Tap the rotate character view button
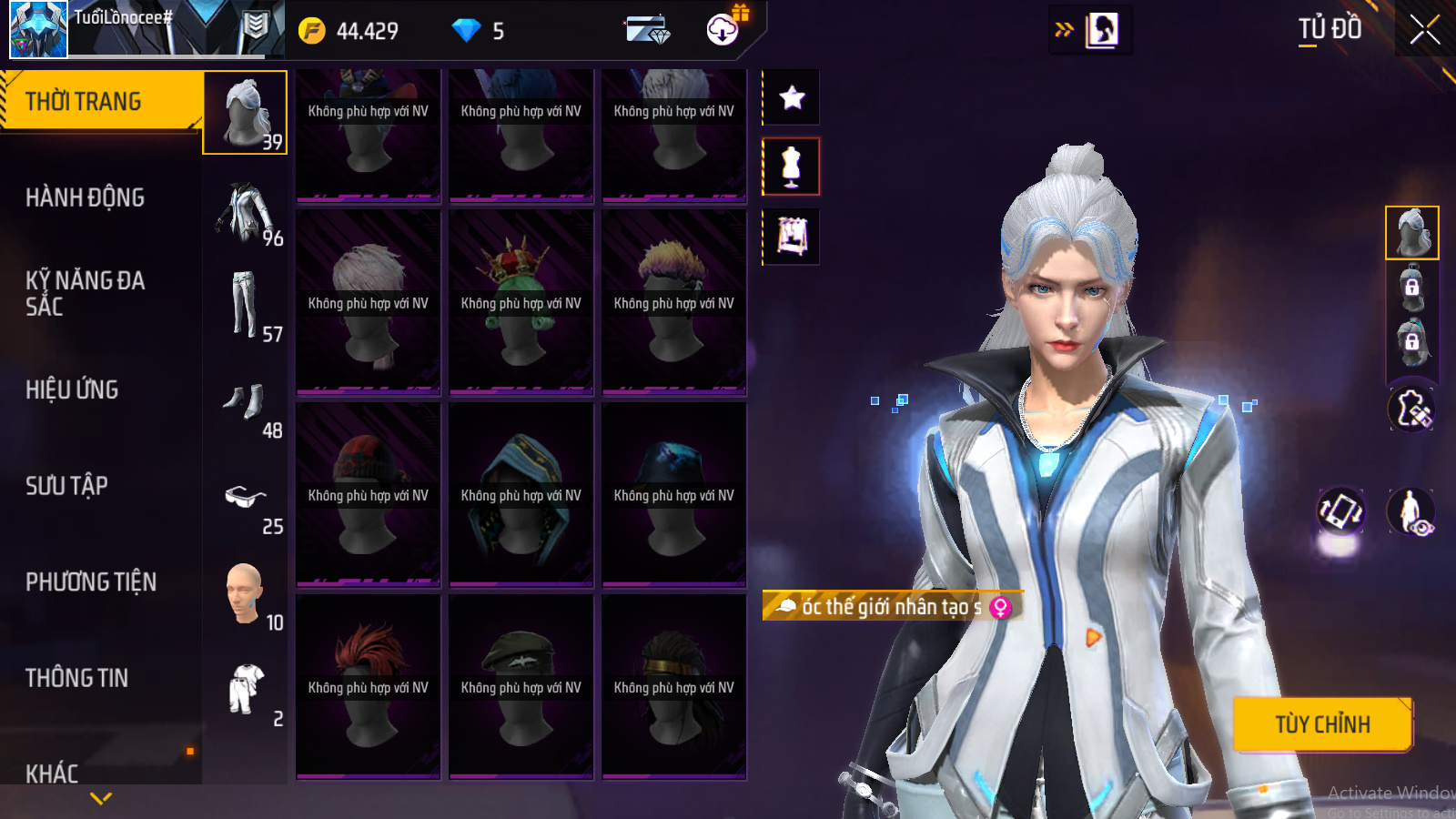Screen dimensions: 1456x819 pyautogui.click(x=1340, y=511)
